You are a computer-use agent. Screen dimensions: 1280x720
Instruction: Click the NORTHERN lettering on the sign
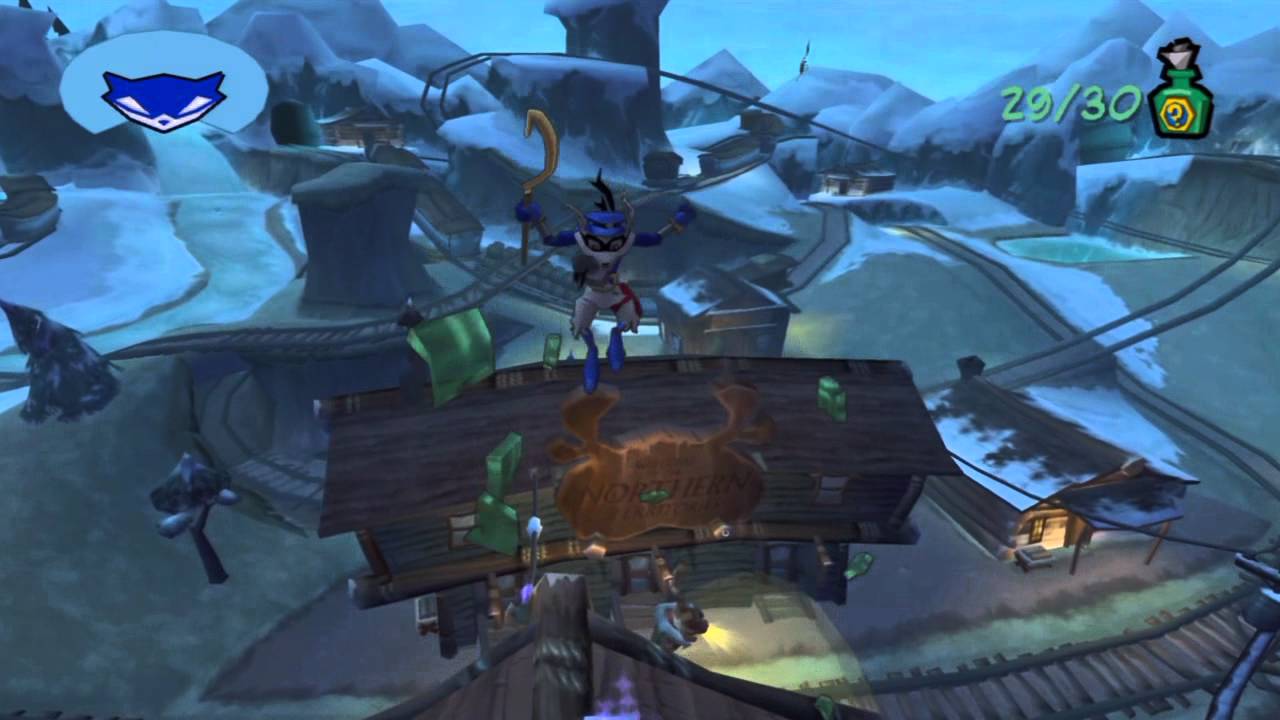tap(660, 490)
